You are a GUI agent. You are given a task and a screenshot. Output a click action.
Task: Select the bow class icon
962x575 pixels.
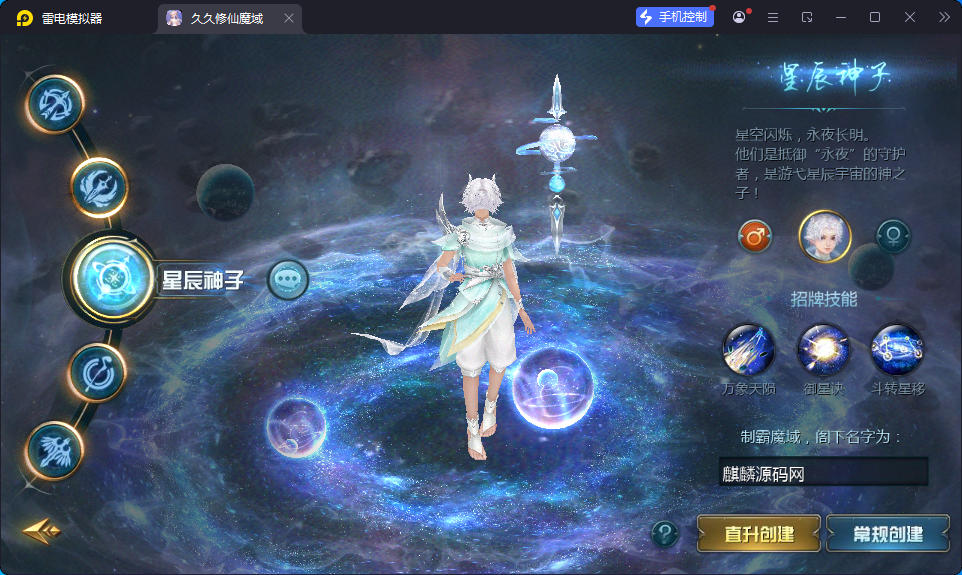(x=55, y=104)
